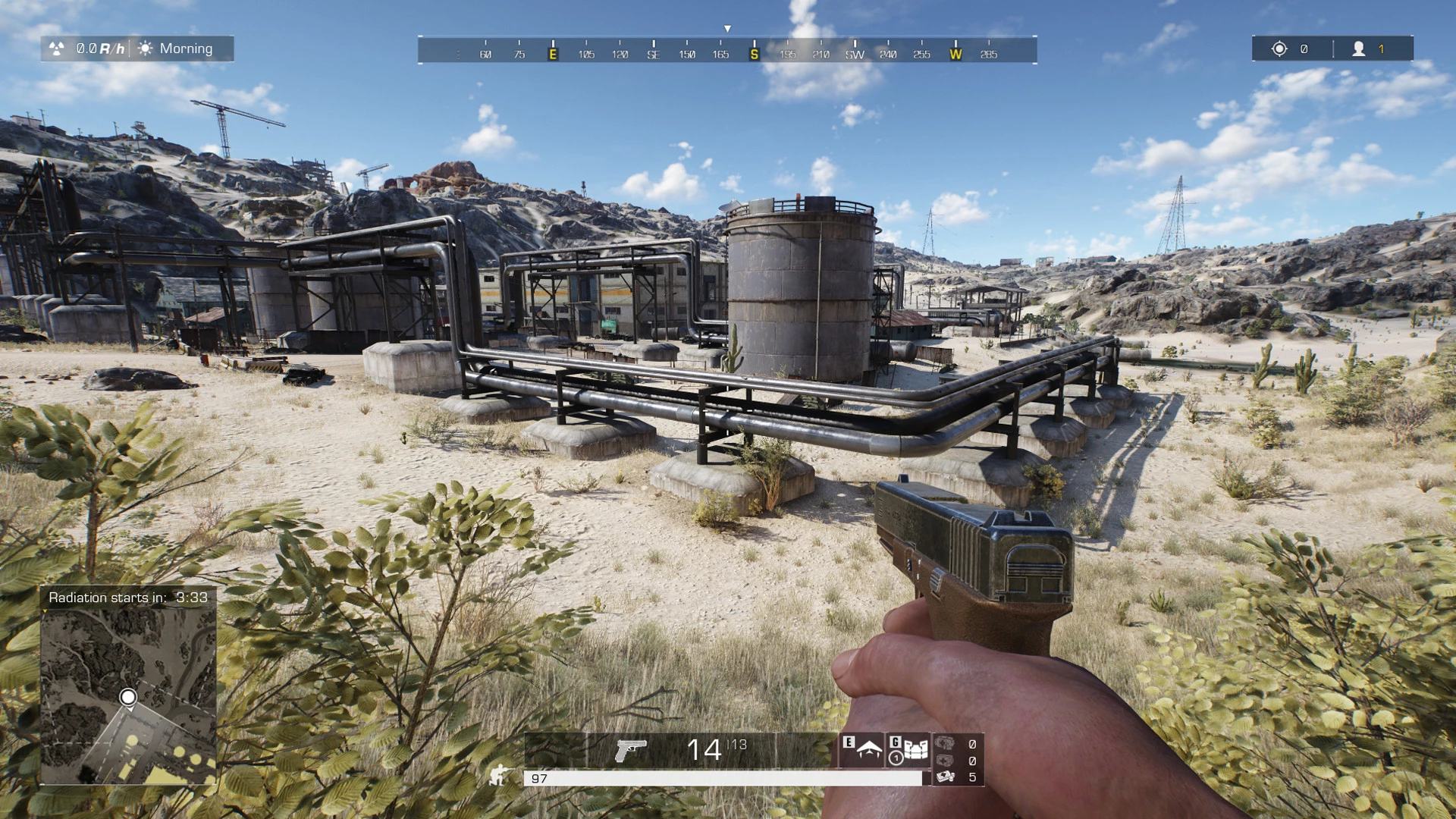The width and height of the screenshot is (1456, 819).
Task: Click the players remaining person icon
Action: point(1358,49)
